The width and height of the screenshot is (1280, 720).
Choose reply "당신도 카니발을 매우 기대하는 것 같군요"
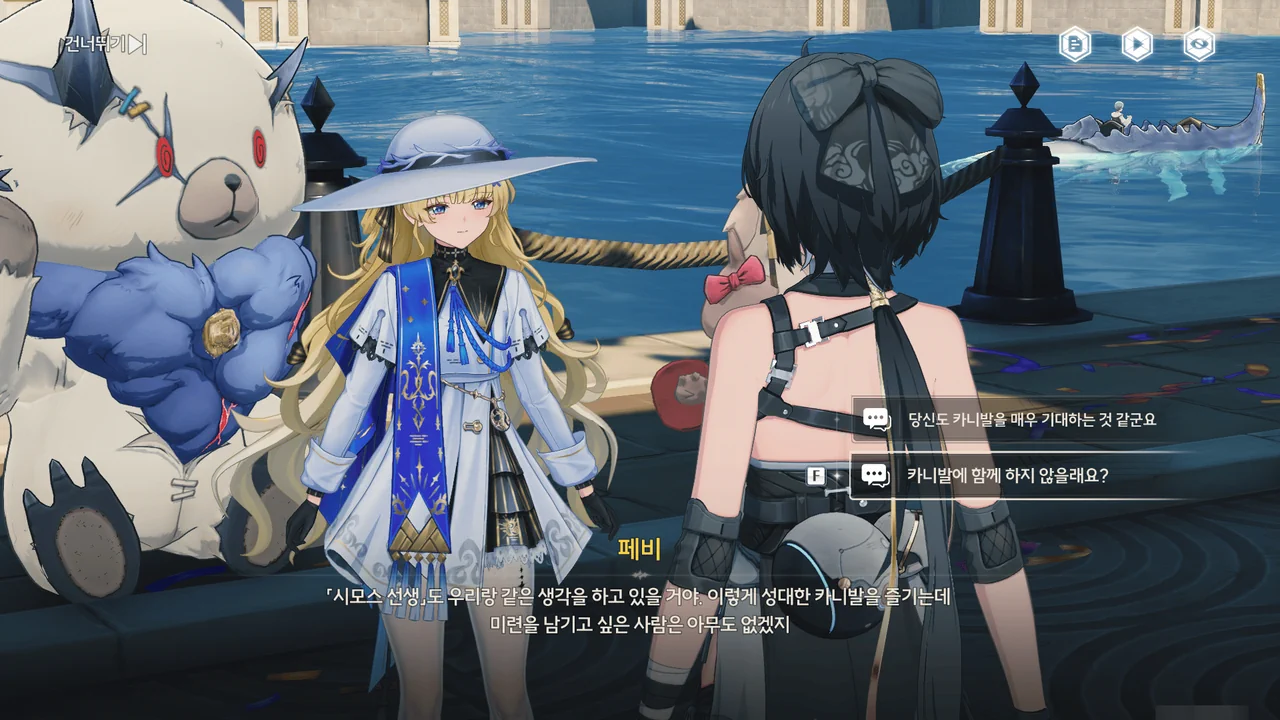pyautogui.click(x=1030, y=419)
